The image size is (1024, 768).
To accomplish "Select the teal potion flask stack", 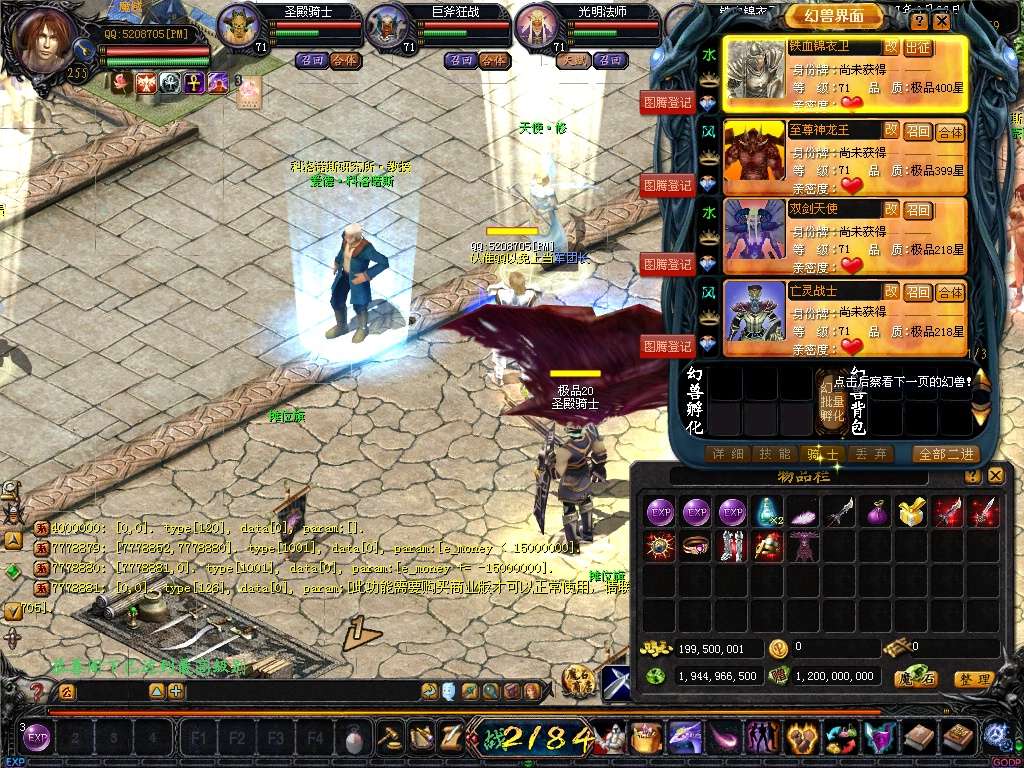I will (x=767, y=512).
